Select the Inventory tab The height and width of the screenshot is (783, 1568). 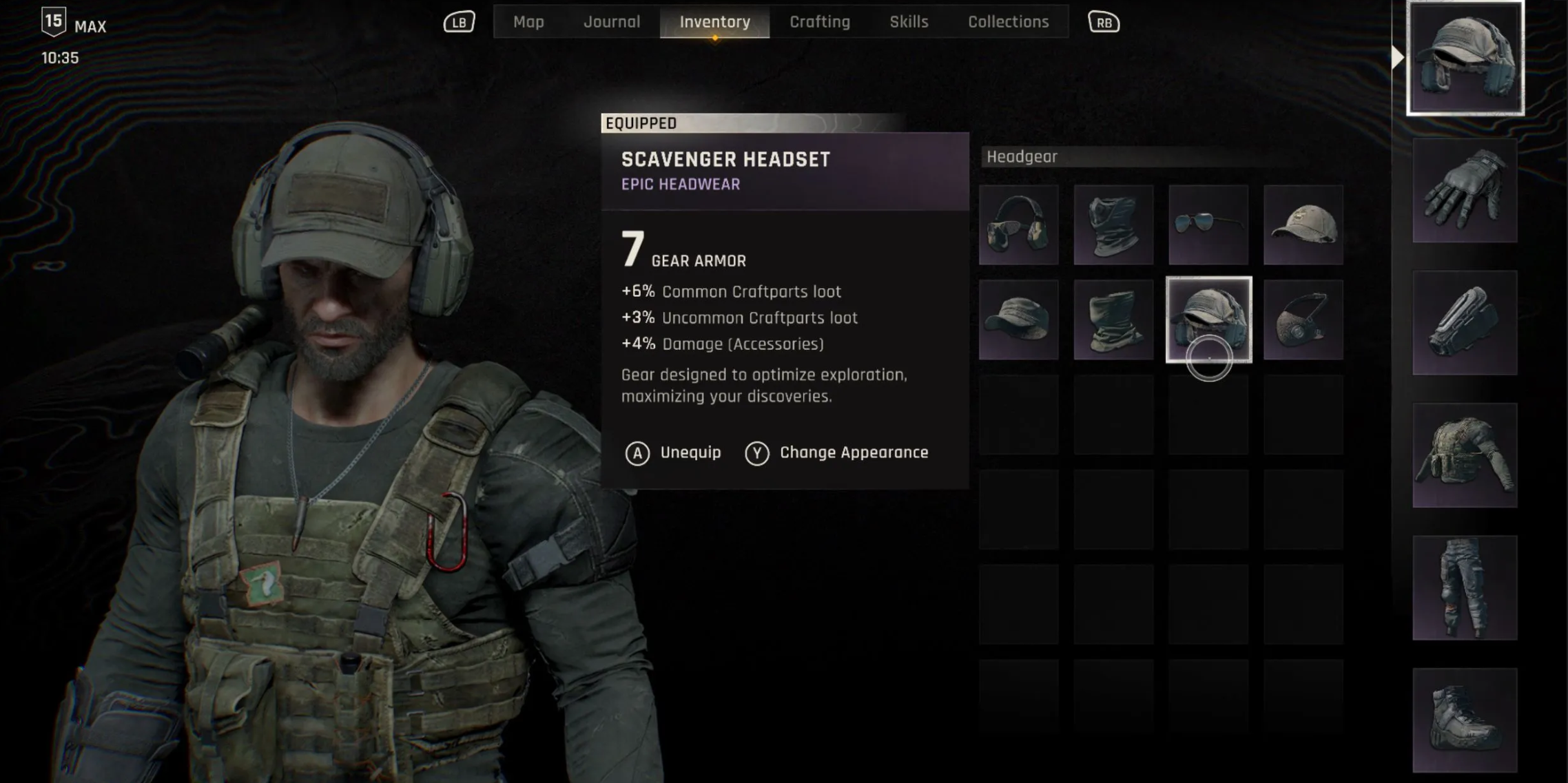click(x=714, y=22)
